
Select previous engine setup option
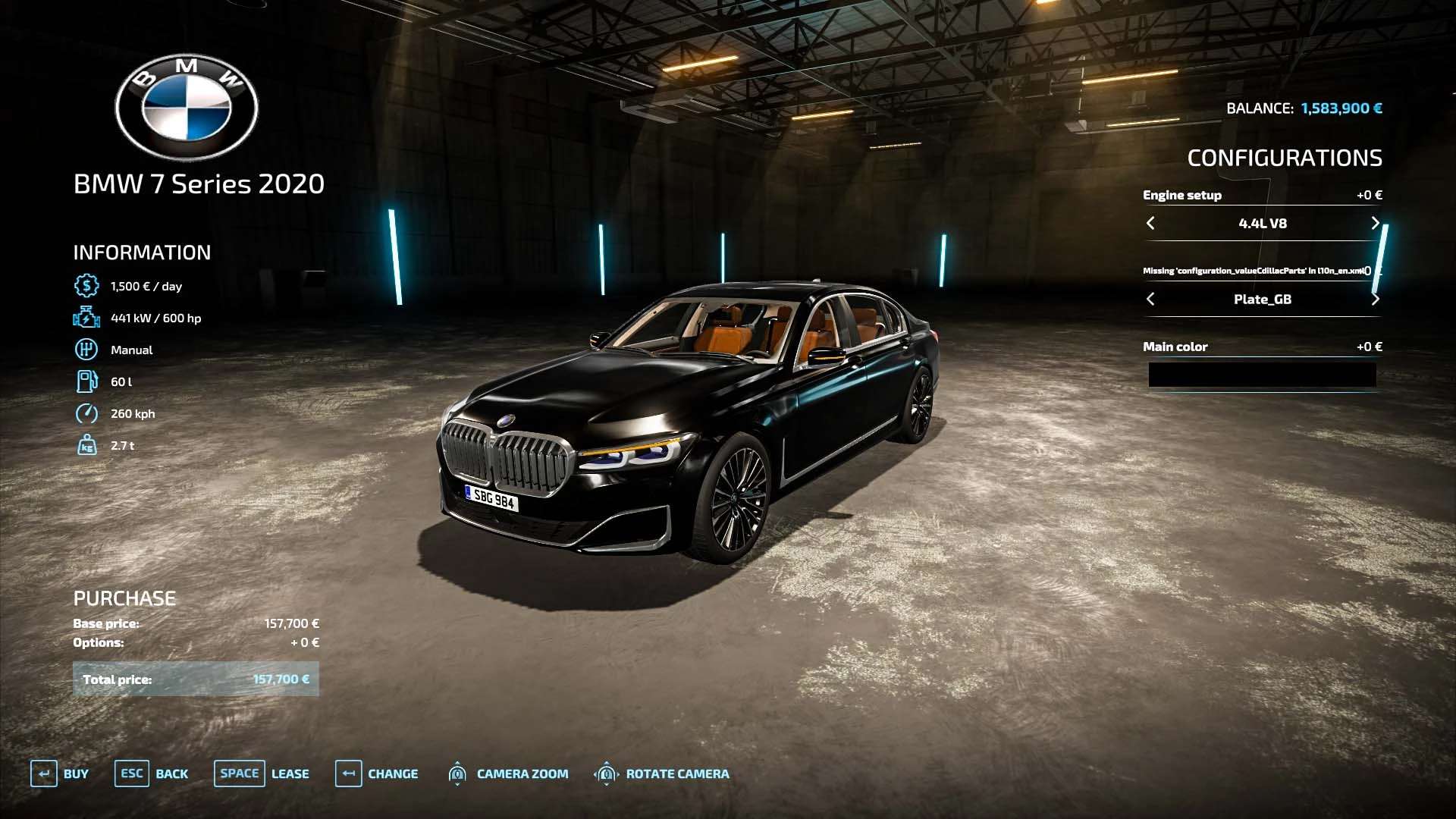1150,223
